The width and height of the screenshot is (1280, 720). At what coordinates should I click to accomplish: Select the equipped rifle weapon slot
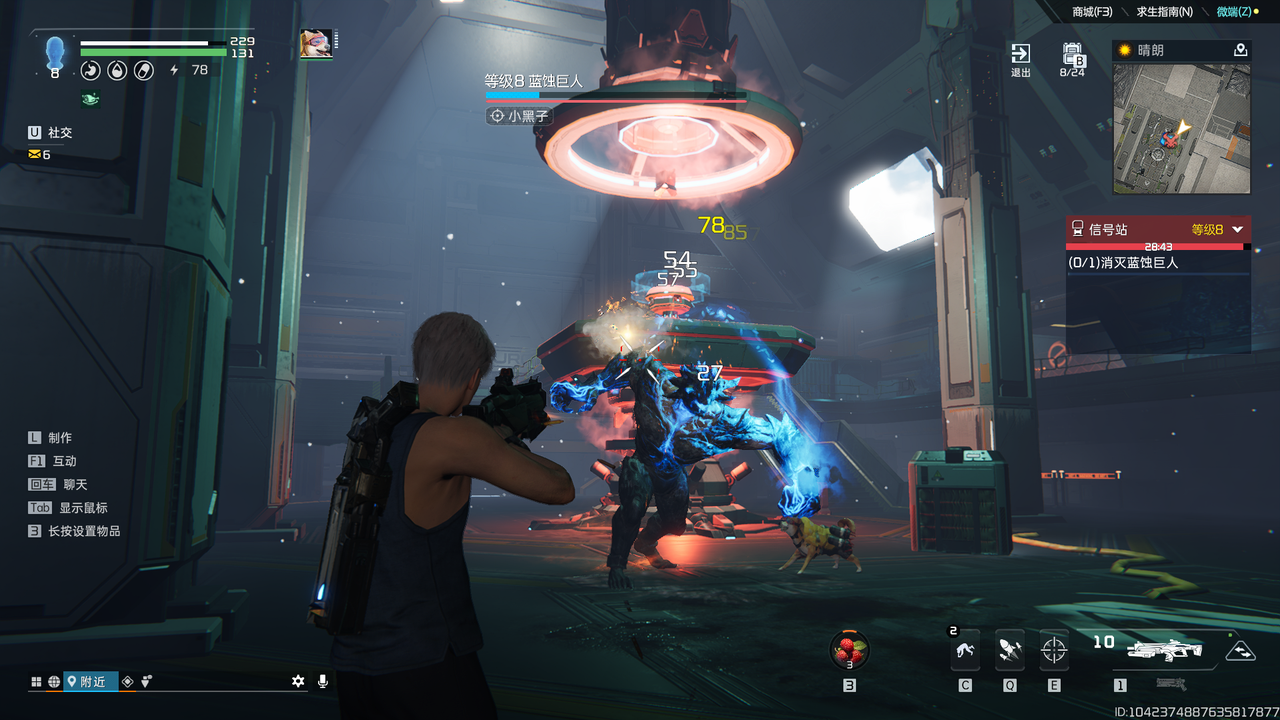pyautogui.click(x=1164, y=651)
